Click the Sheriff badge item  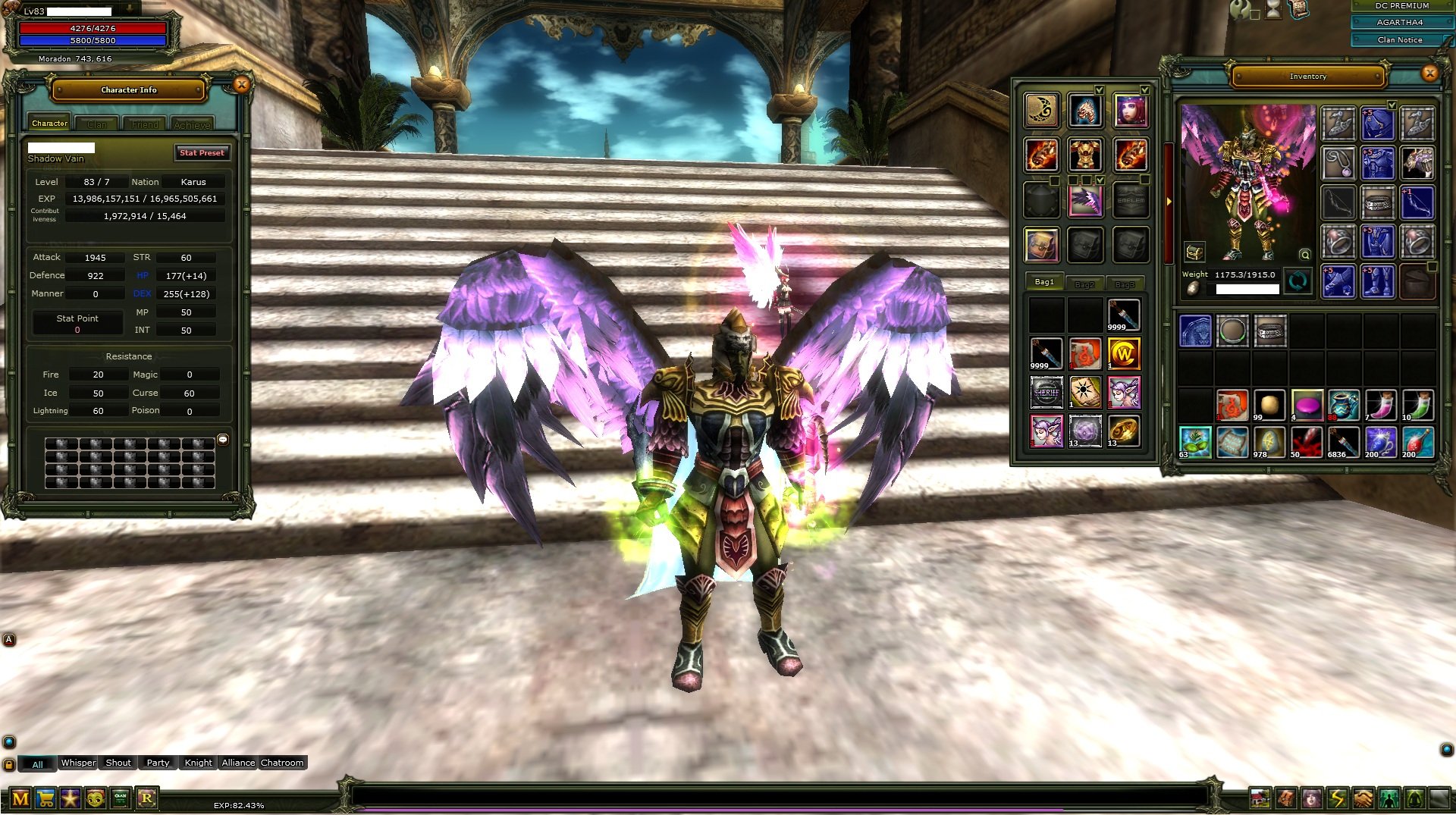(1046, 393)
